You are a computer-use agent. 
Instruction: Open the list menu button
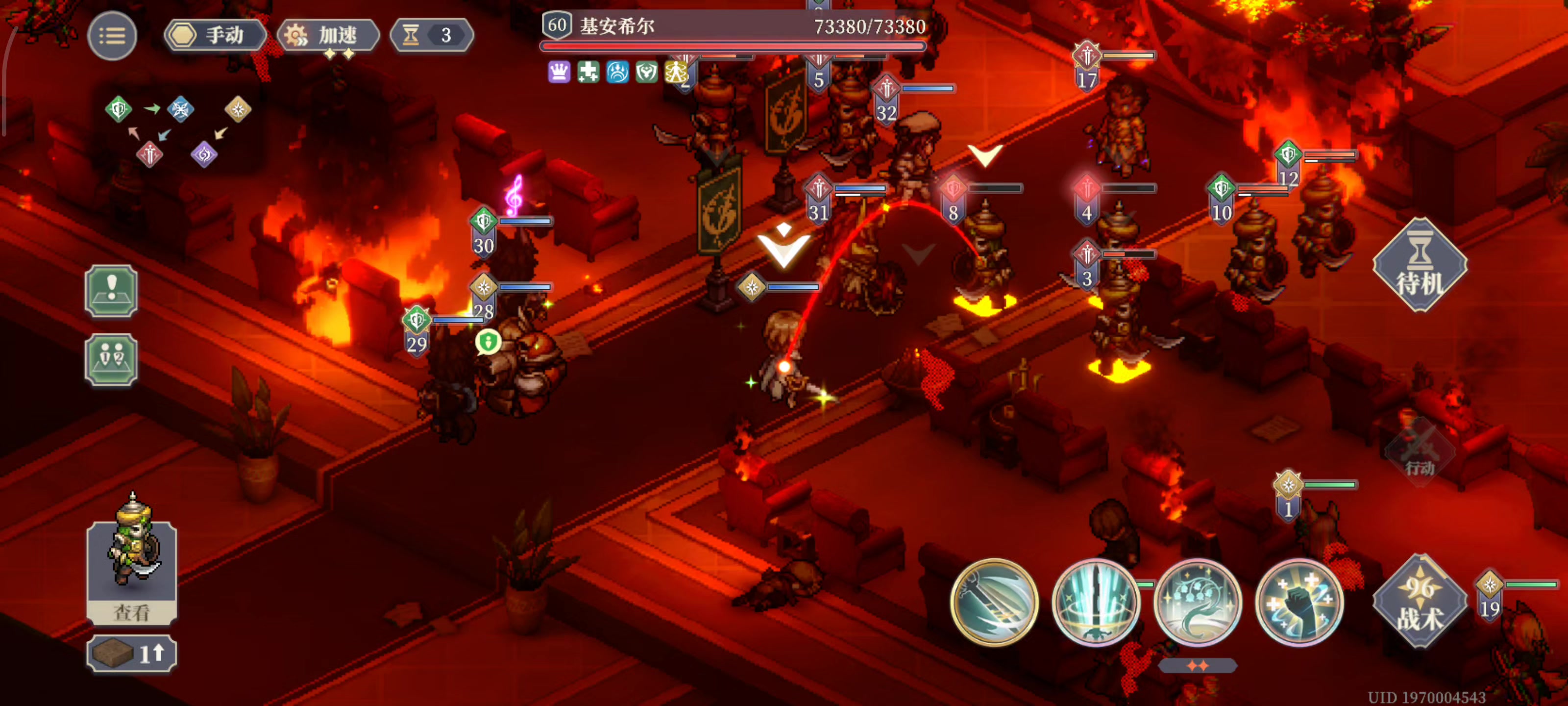(112, 36)
